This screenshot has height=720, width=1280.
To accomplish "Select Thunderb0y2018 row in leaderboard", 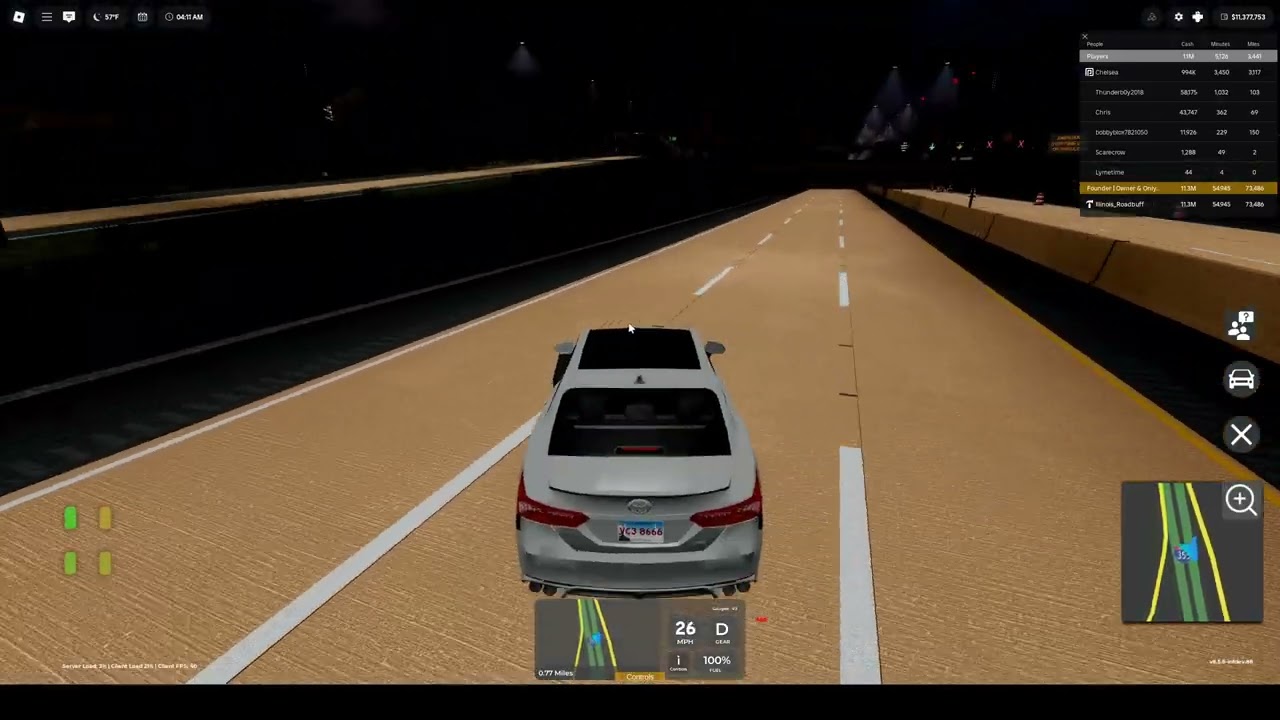I will click(x=1119, y=92).
